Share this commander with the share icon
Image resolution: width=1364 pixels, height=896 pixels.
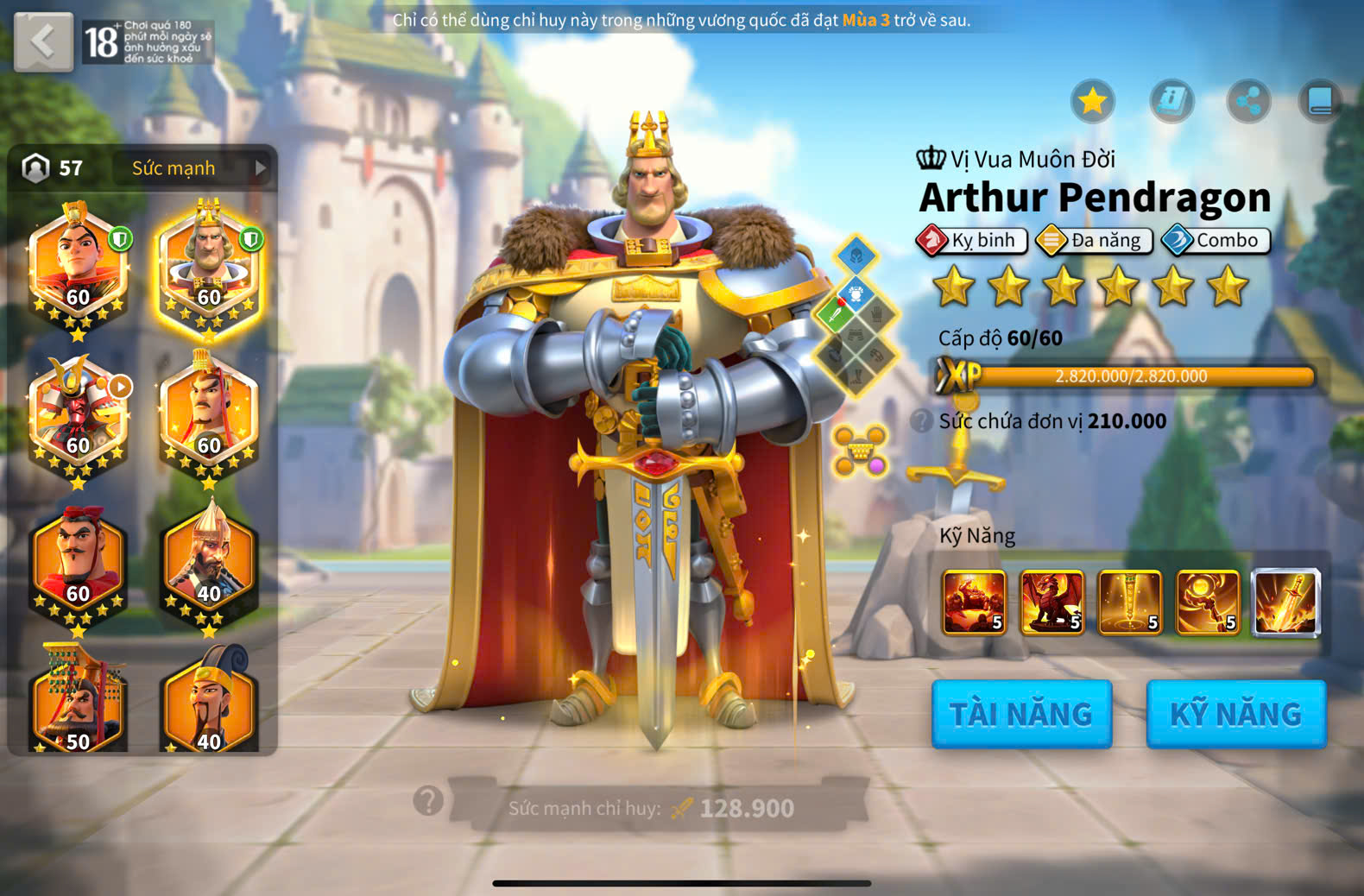(1248, 102)
